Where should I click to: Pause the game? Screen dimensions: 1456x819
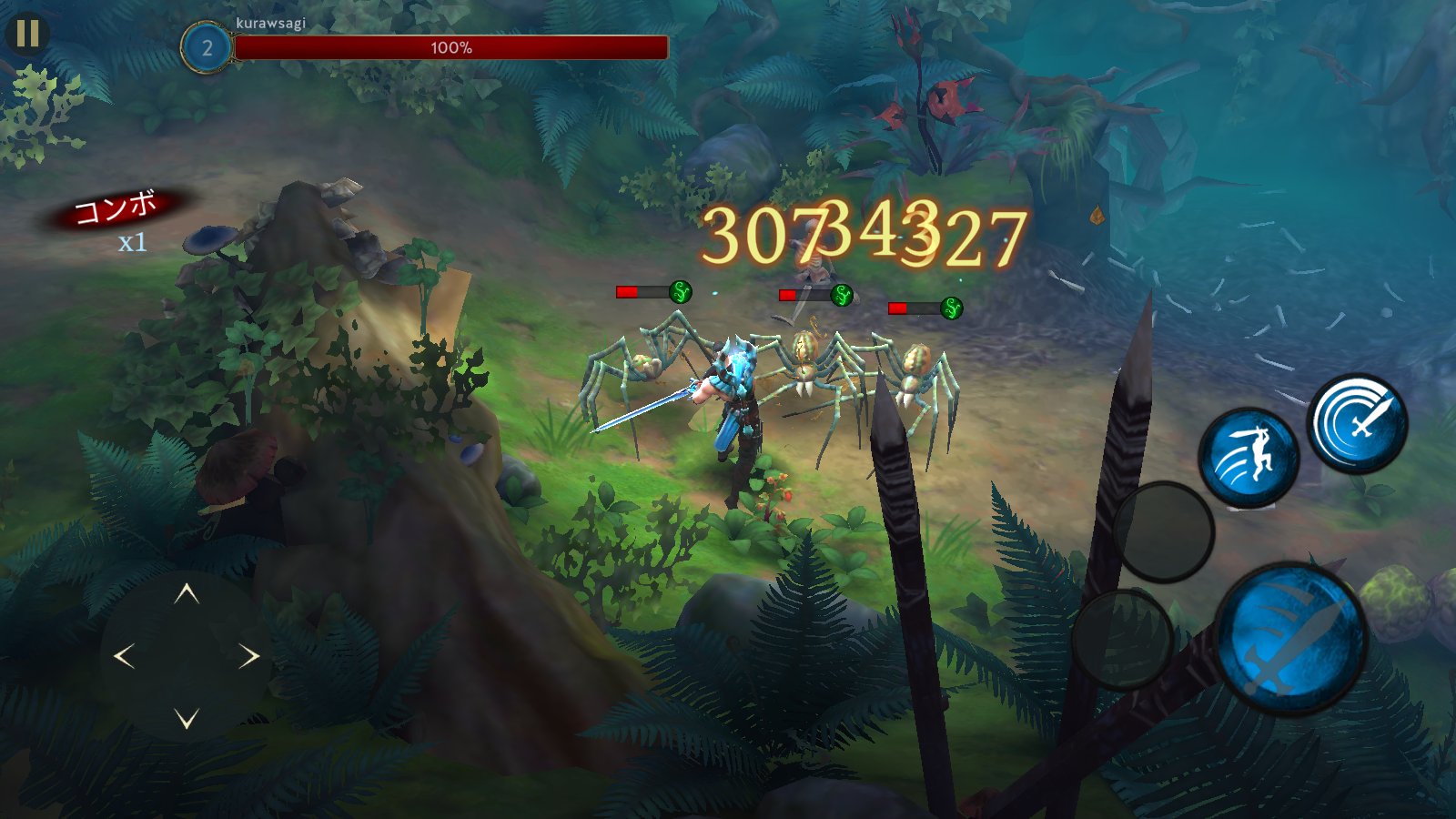(x=27, y=34)
